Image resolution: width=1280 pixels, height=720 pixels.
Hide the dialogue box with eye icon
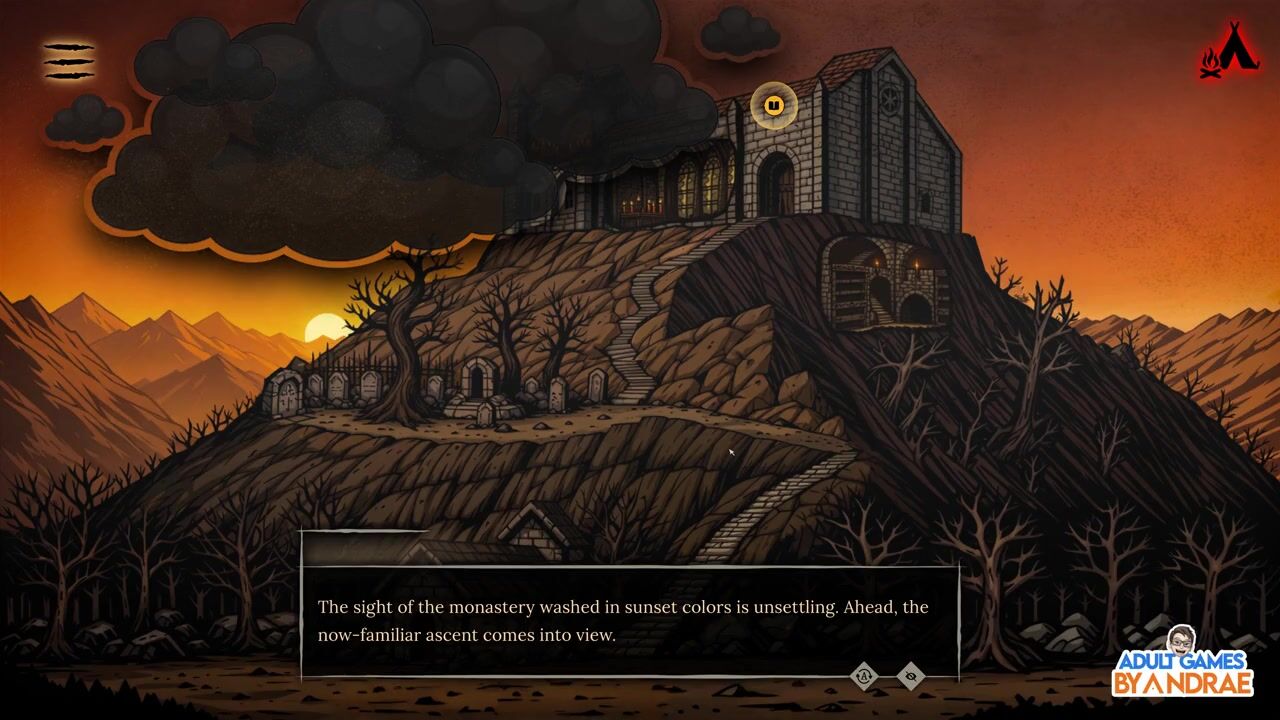coord(910,676)
